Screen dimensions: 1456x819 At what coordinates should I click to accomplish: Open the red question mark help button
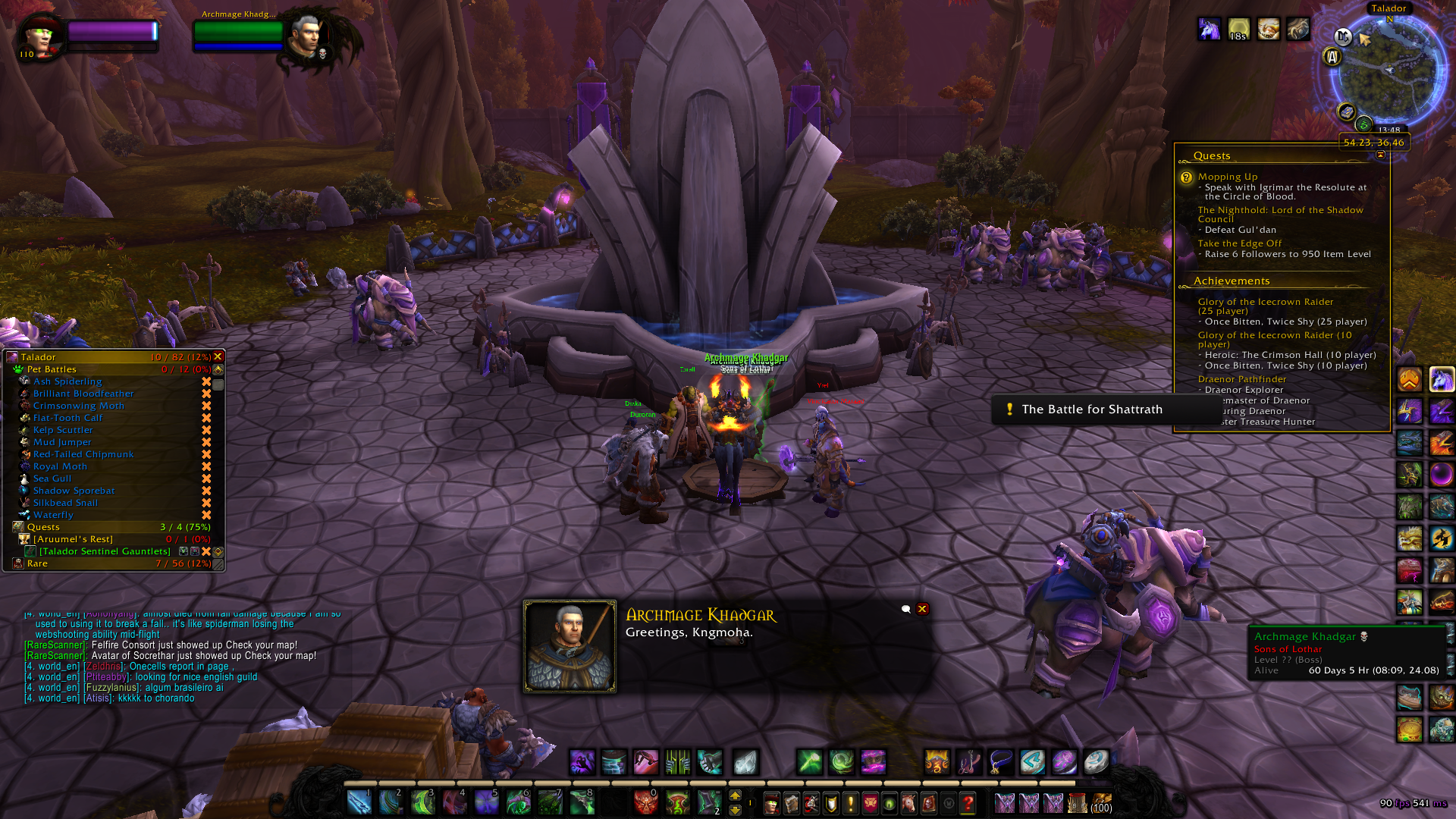pyautogui.click(x=968, y=802)
